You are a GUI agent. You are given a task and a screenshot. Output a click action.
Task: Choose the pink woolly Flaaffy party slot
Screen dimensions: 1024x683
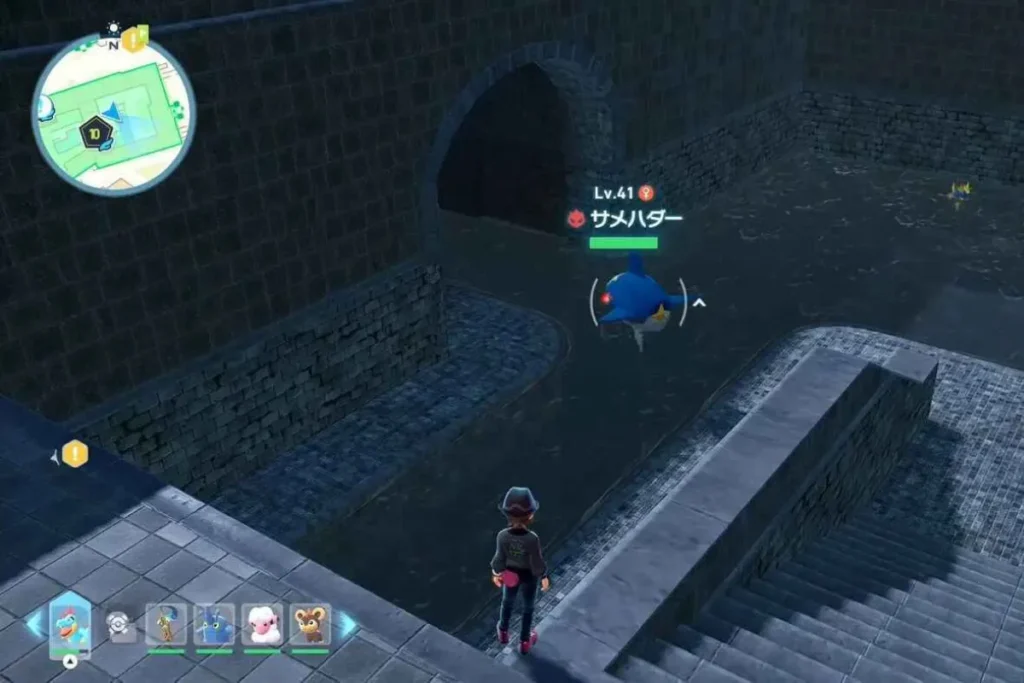pyautogui.click(x=262, y=624)
